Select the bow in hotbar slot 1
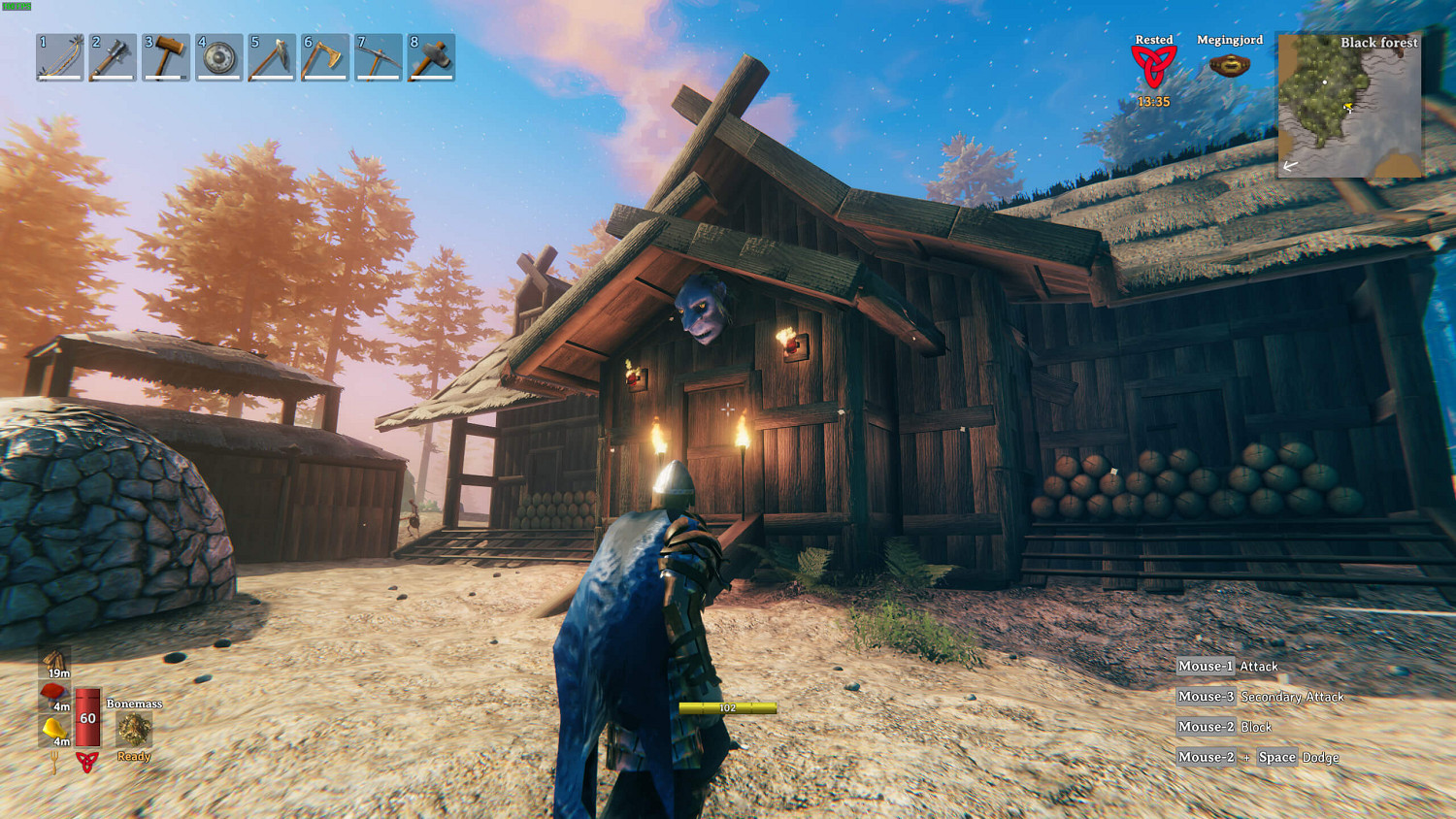1456x819 pixels. click(x=59, y=57)
